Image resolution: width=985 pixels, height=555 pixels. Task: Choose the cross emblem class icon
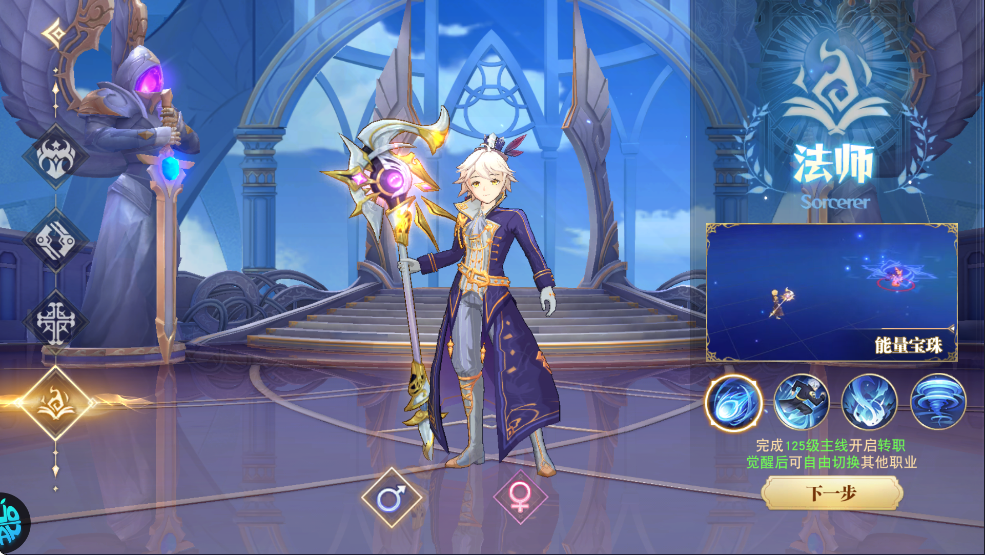coord(56,322)
